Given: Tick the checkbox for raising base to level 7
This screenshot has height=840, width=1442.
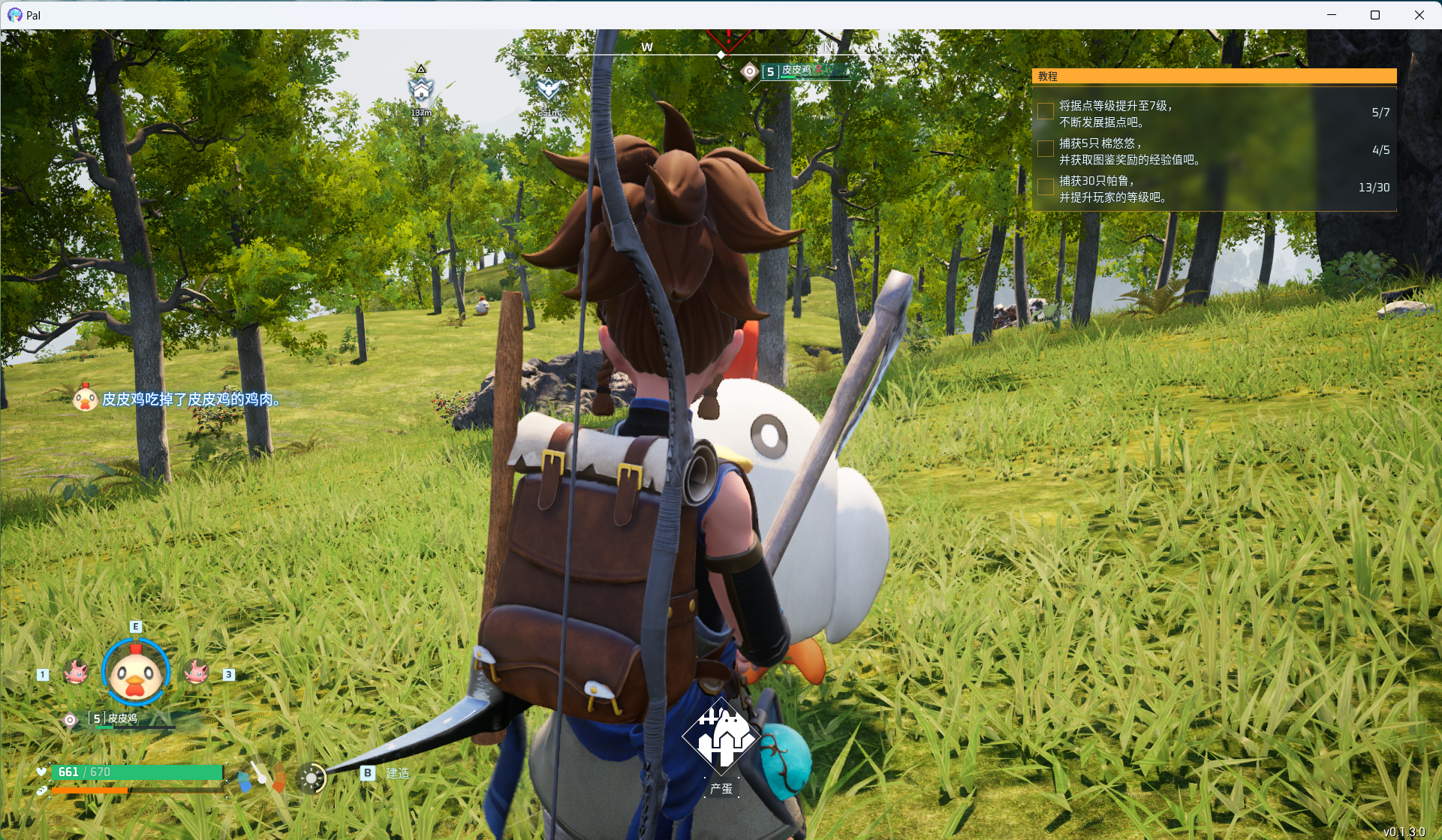Looking at the screenshot, I should 1045,111.
